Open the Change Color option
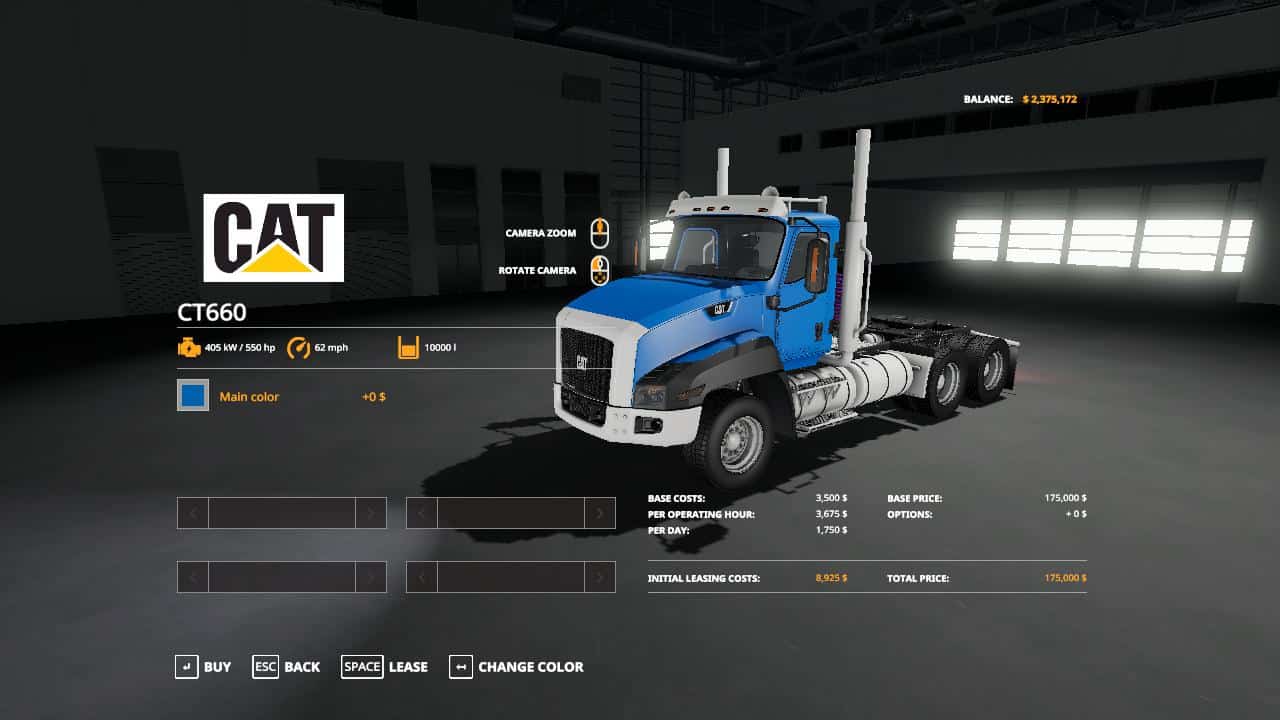Image resolution: width=1280 pixels, height=720 pixels. [516, 667]
